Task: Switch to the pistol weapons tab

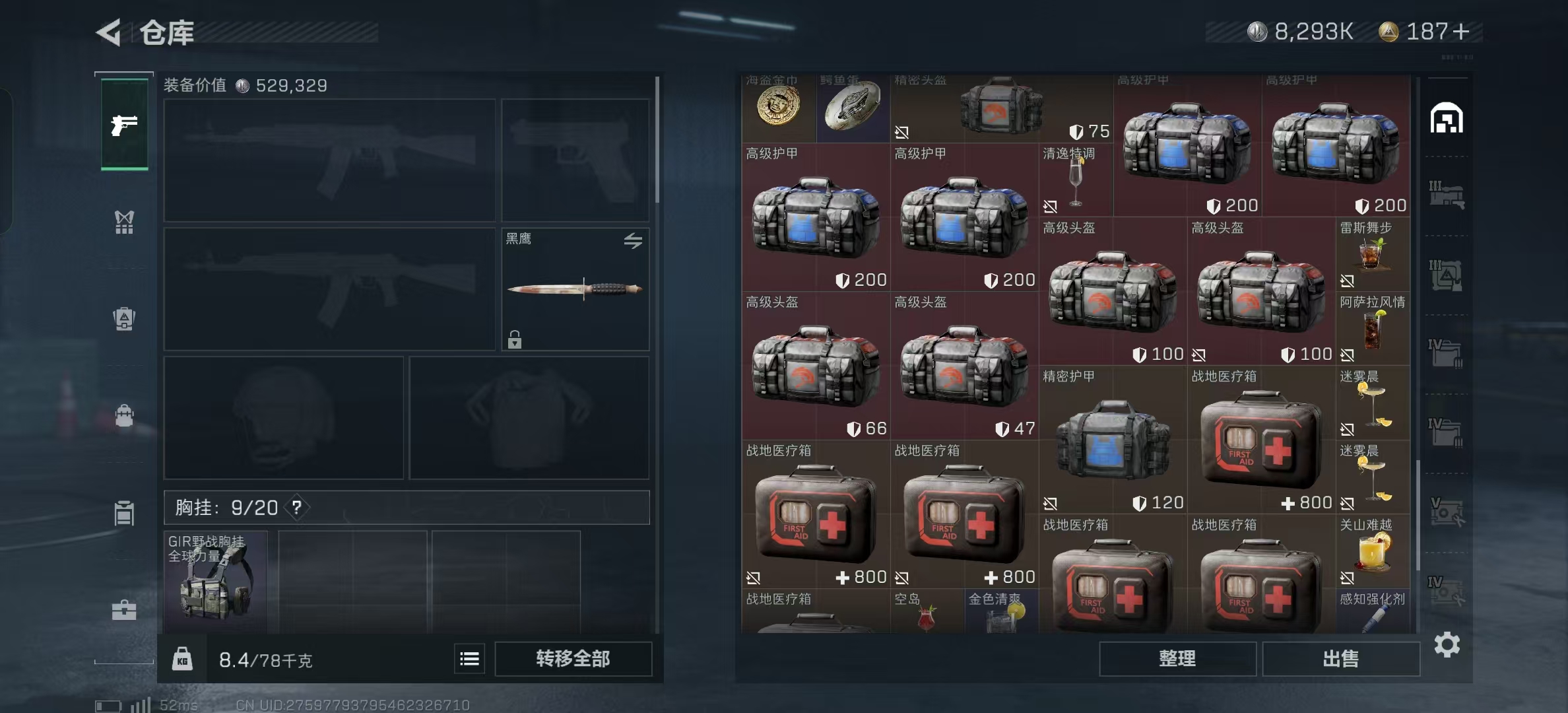Action: tap(124, 125)
